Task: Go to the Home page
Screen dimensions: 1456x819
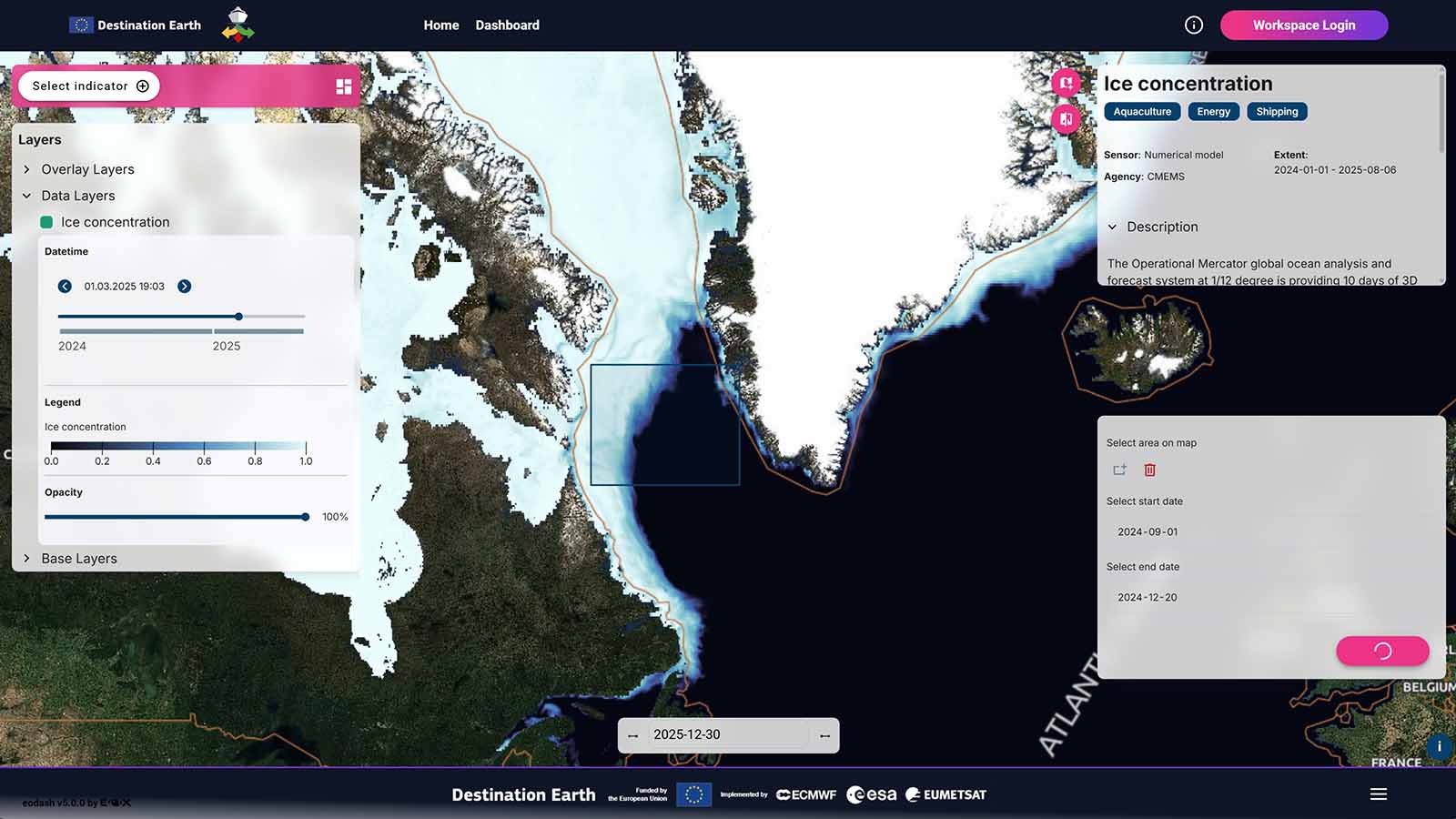Action: 441,25
